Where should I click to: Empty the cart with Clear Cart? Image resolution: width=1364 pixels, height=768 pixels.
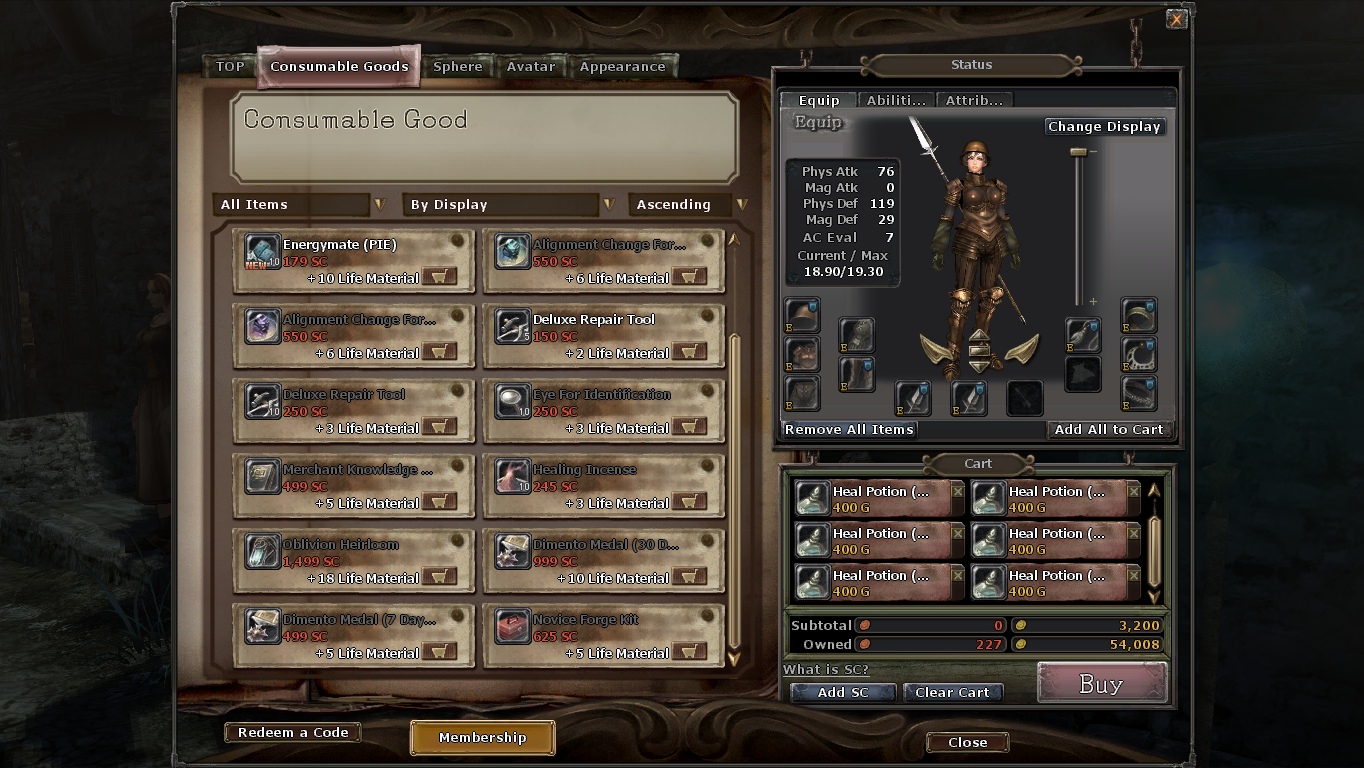coord(952,692)
